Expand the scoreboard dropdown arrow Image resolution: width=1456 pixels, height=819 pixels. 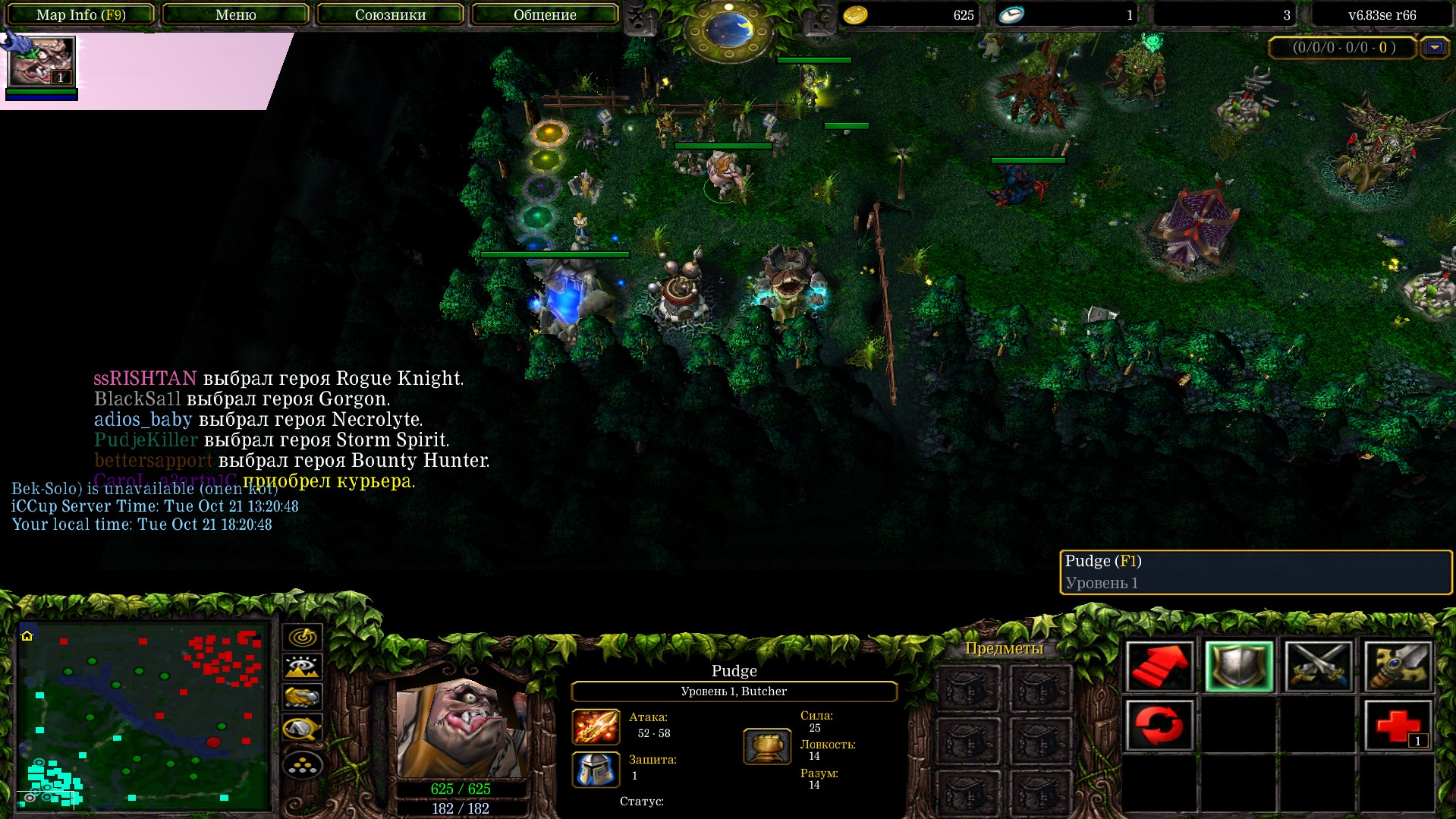pyautogui.click(x=1434, y=48)
